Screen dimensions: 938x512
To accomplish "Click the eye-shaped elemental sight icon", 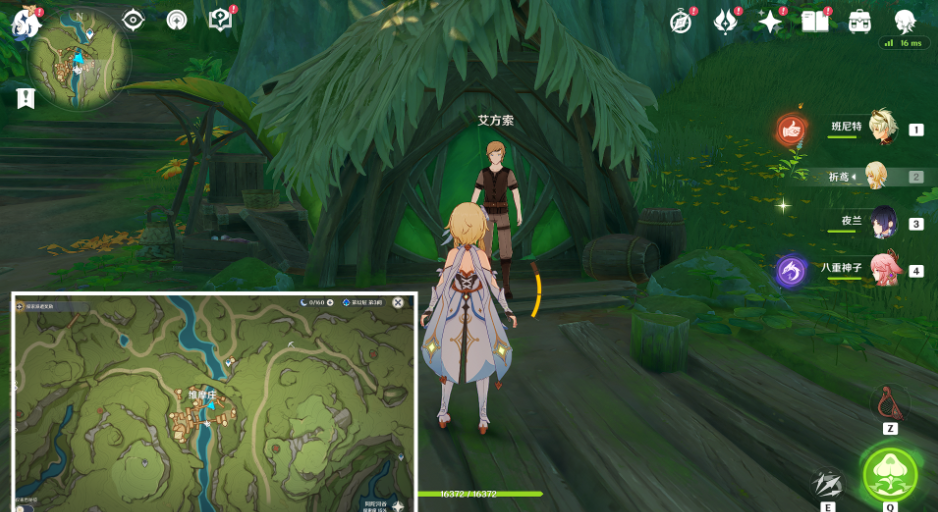I will click(133, 20).
